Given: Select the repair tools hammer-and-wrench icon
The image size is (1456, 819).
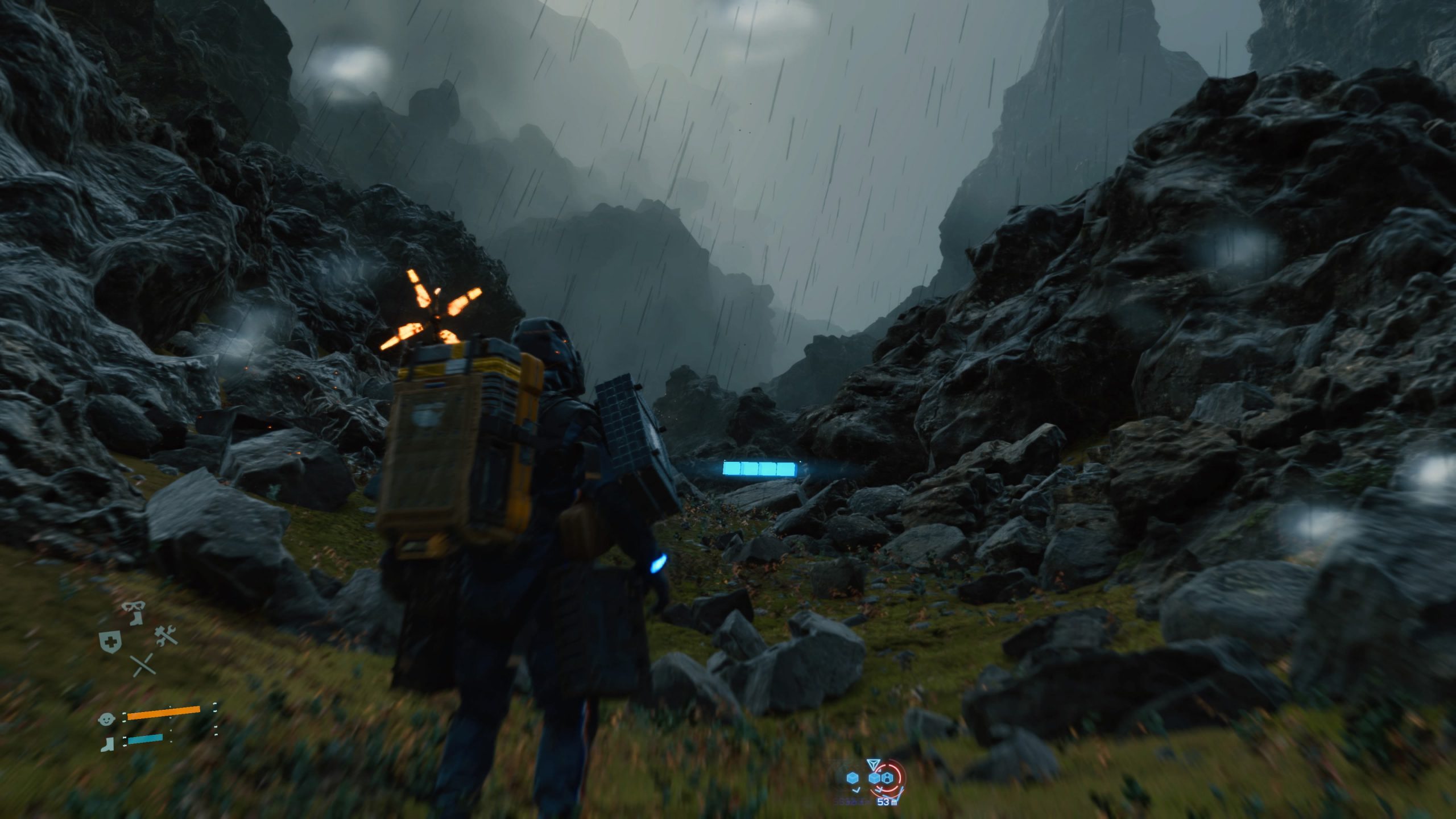Looking at the screenshot, I should [166, 636].
